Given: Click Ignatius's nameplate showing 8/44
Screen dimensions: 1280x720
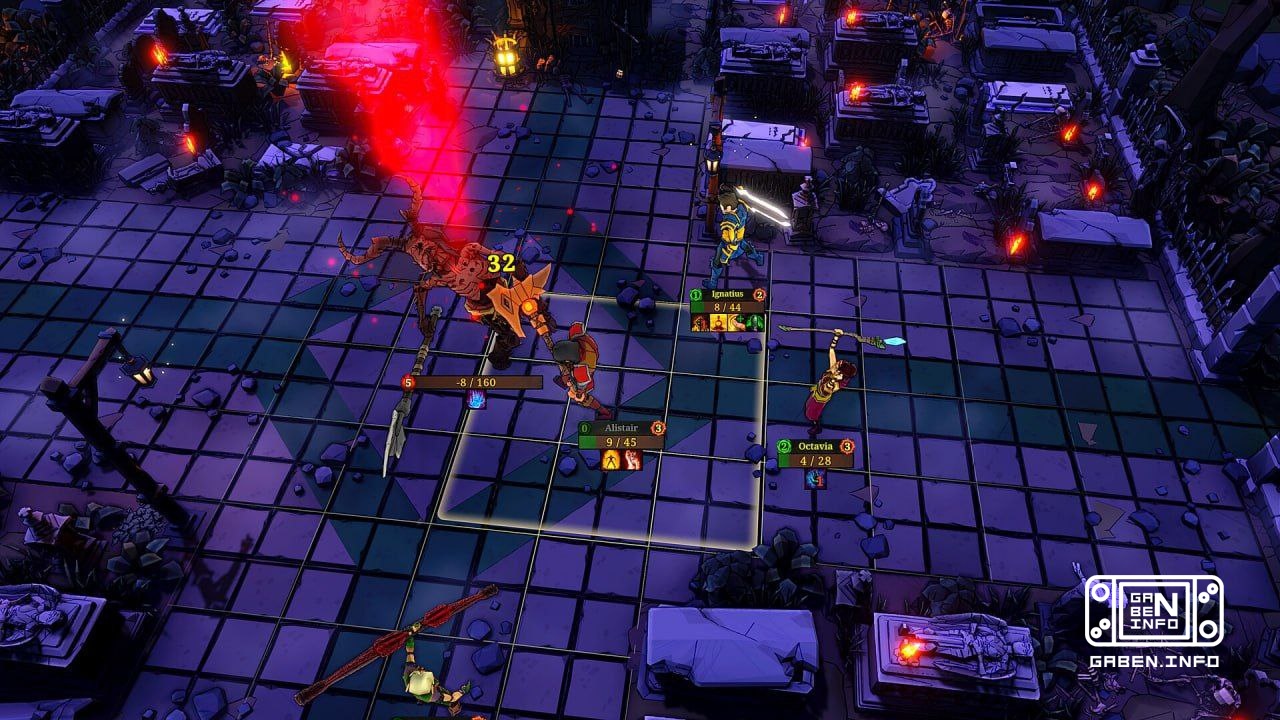Looking at the screenshot, I should click(729, 307).
